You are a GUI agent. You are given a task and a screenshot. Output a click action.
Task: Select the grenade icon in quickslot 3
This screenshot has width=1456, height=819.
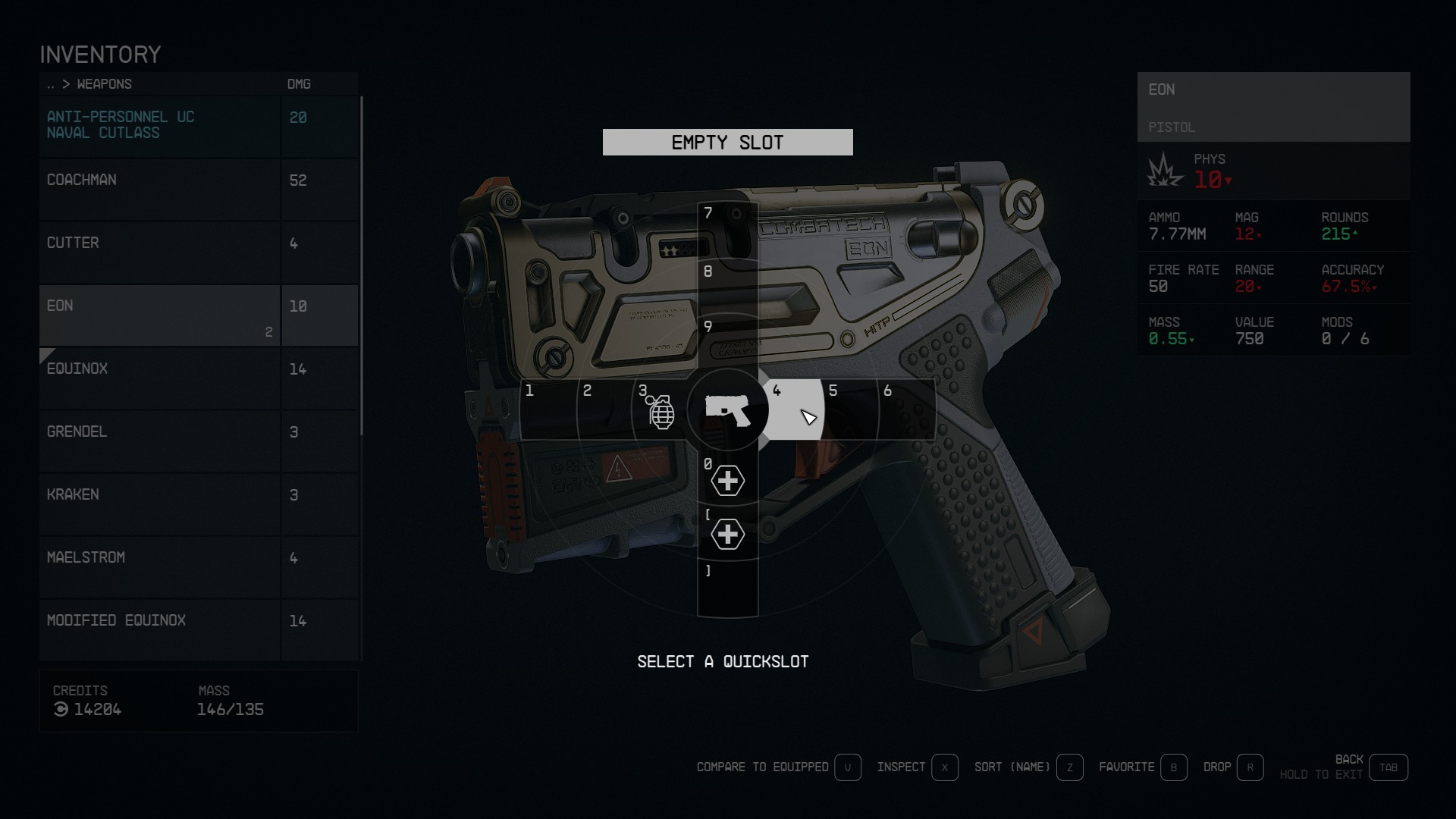click(x=661, y=413)
